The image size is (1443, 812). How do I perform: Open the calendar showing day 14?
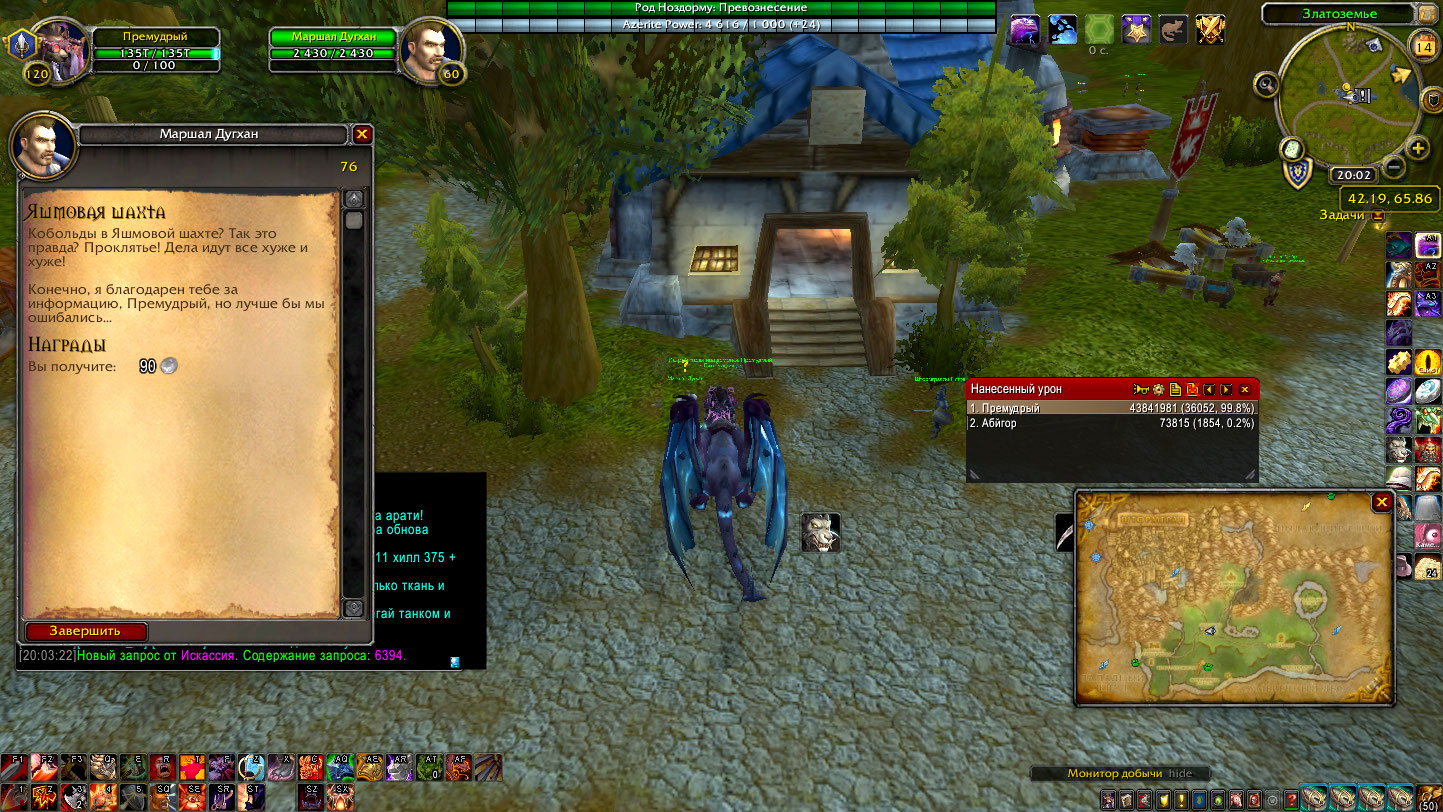pyautogui.click(x=1423, y=44)
